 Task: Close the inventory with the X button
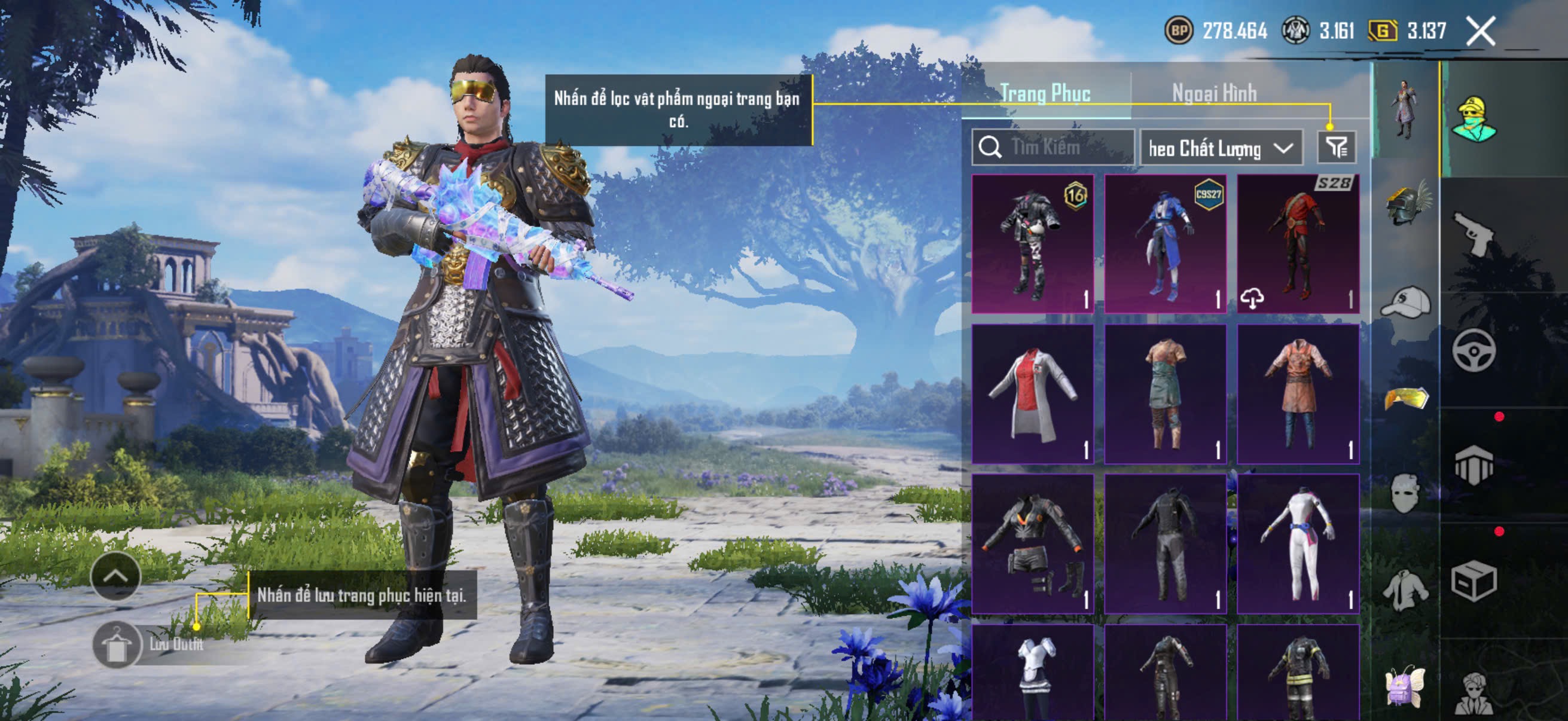pyautogui.click(x=1480, y=31)
